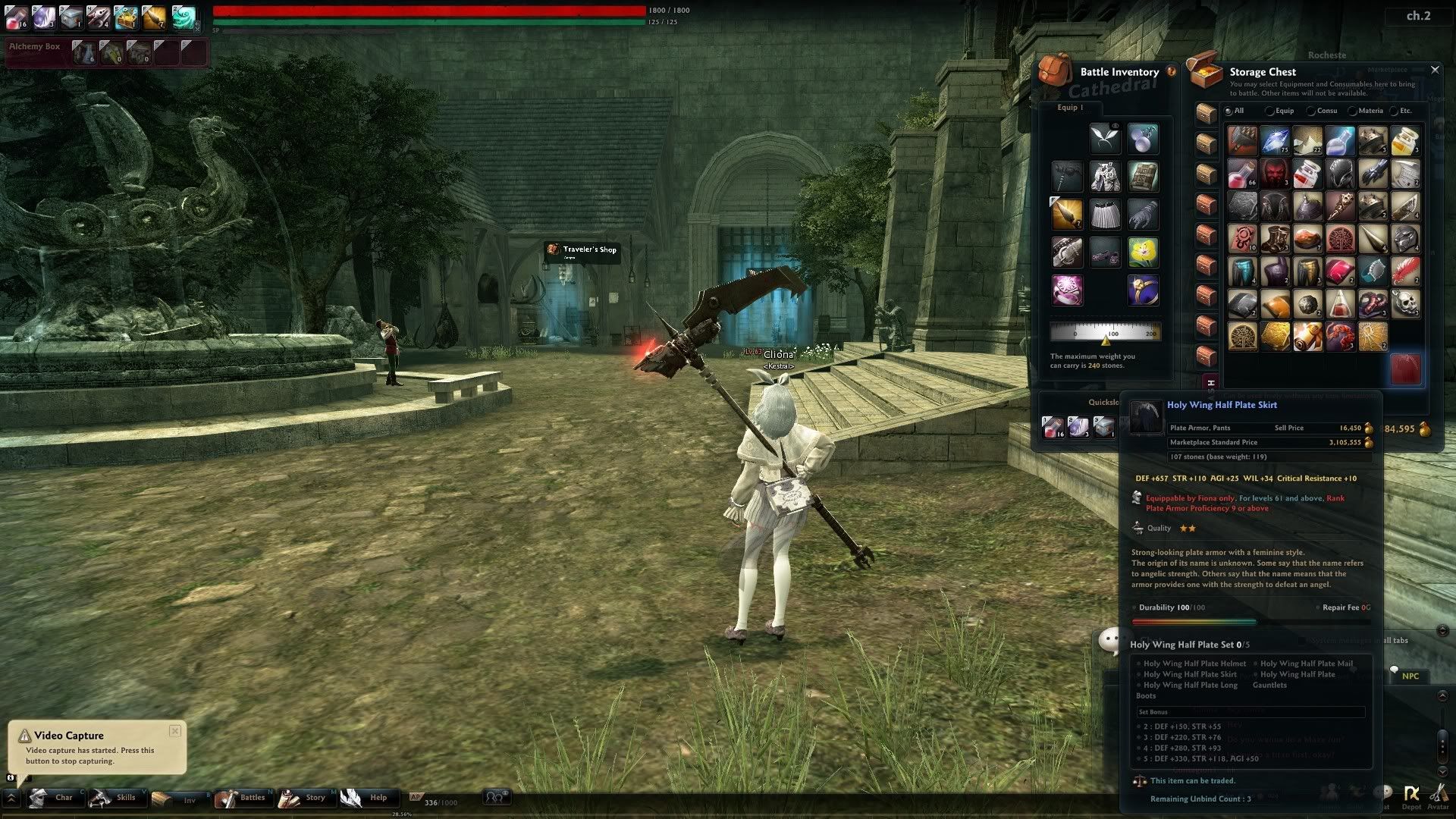Viewport: 1456px width, 819px height.
Task: Open the Avatar shop button
Action: [x=1438, y=796]
